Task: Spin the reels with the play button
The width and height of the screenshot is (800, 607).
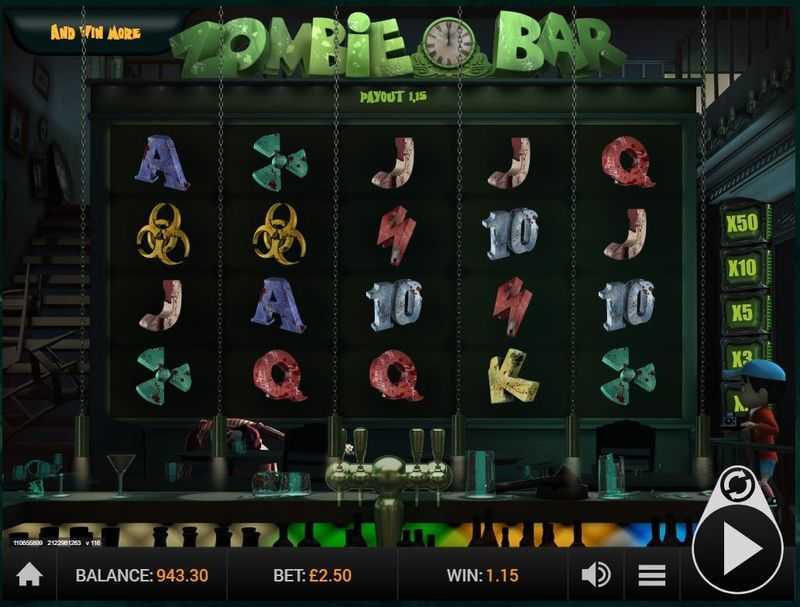Action: [x=740, y=549]
